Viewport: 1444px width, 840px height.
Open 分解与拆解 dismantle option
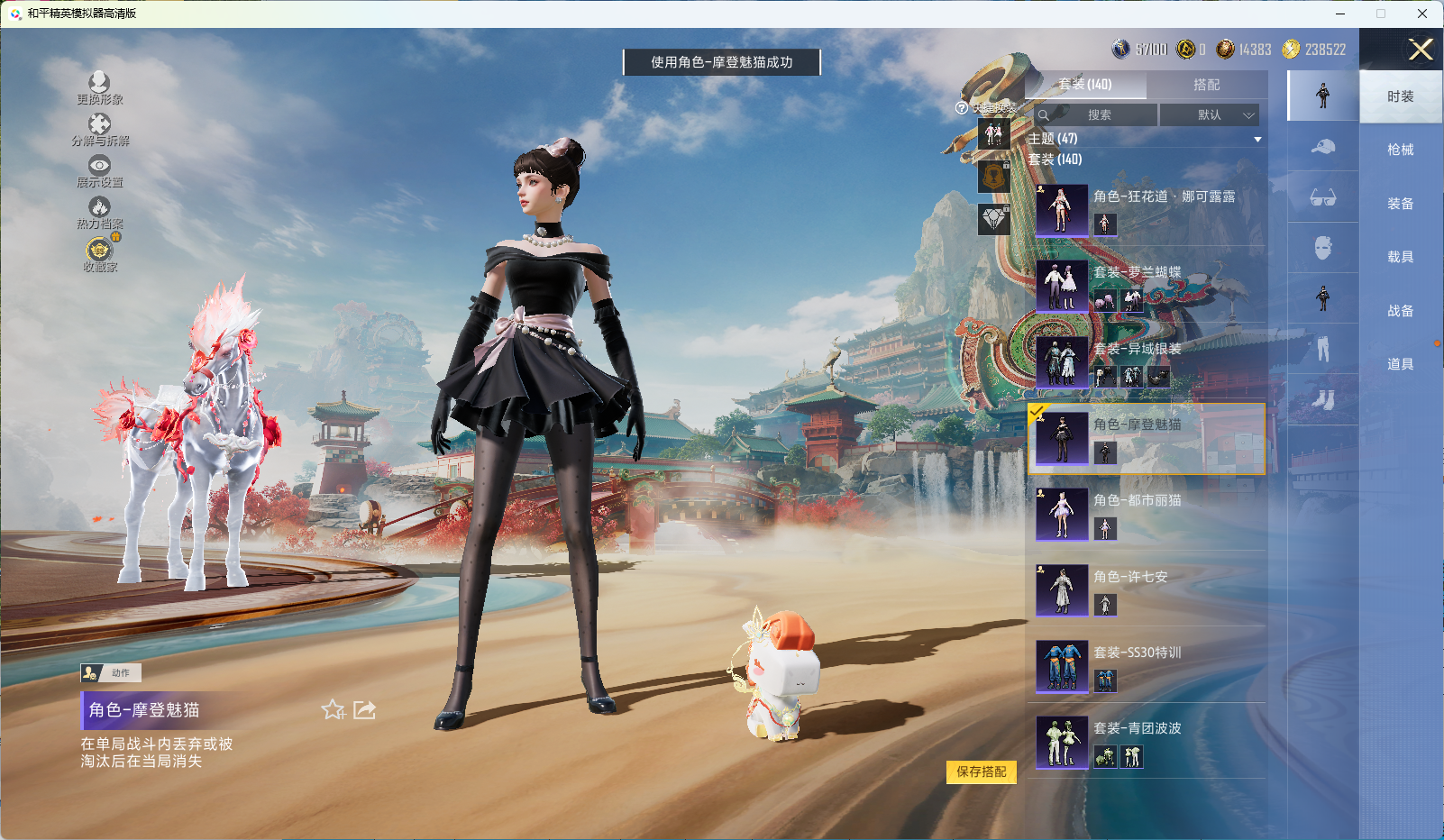pyautogui.click(x=99, y=128)
